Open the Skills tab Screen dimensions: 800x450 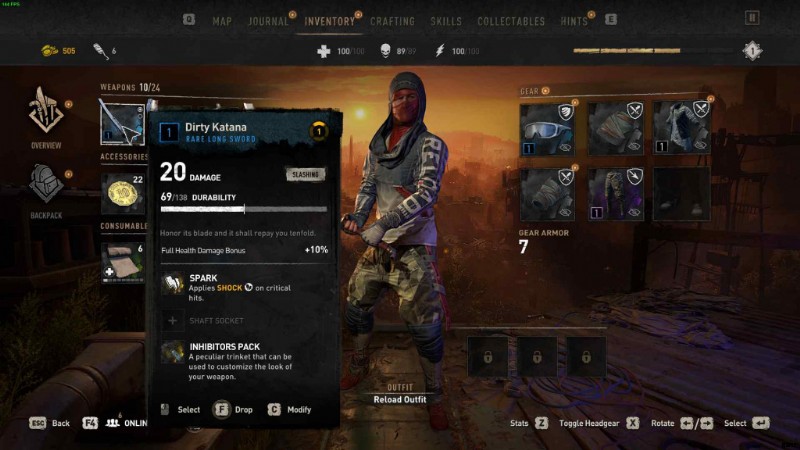pyautogui.click(x=446, y=21)
